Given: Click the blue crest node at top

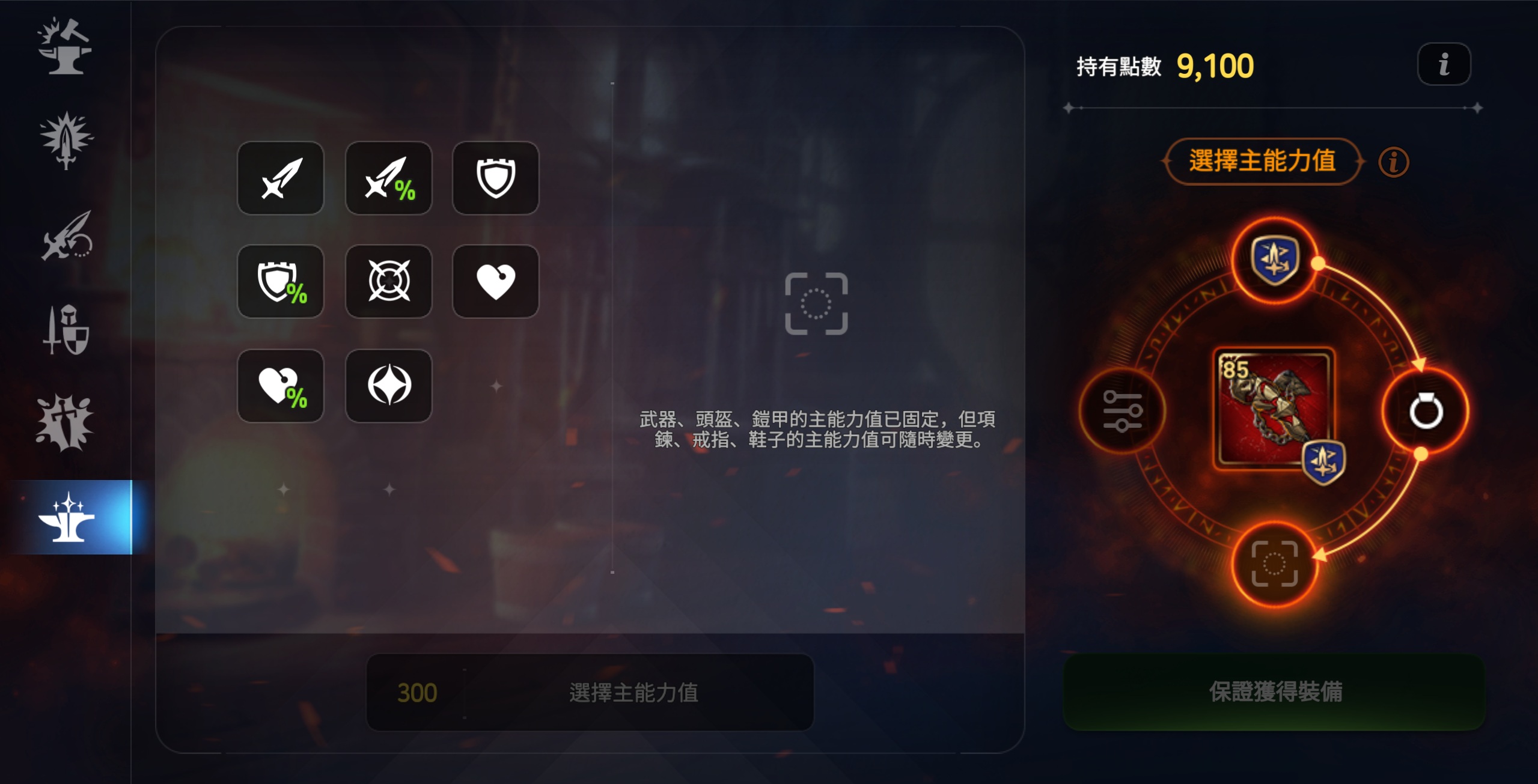Looking at the screenshot, I should (1274, 260).
